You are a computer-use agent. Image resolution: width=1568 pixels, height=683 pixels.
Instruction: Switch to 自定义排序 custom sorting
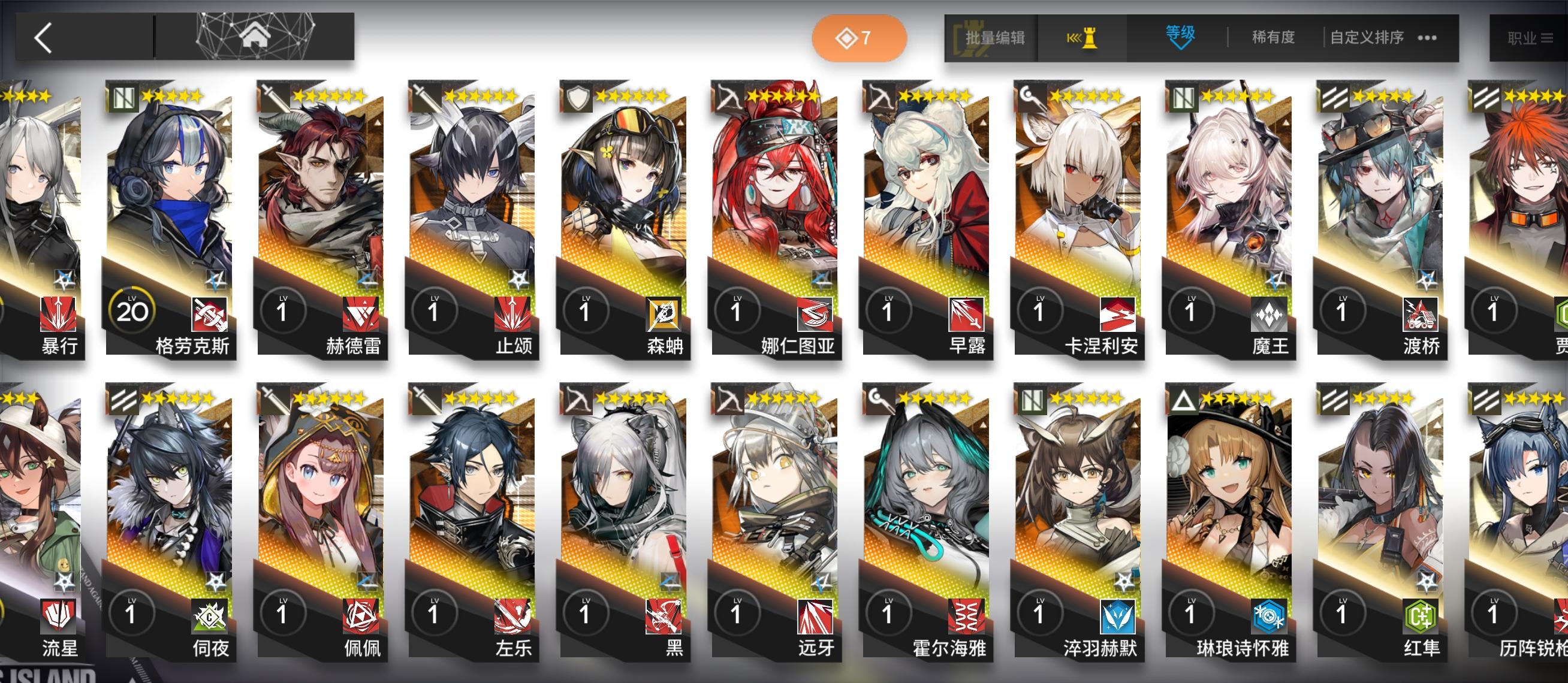(1367, 37)
